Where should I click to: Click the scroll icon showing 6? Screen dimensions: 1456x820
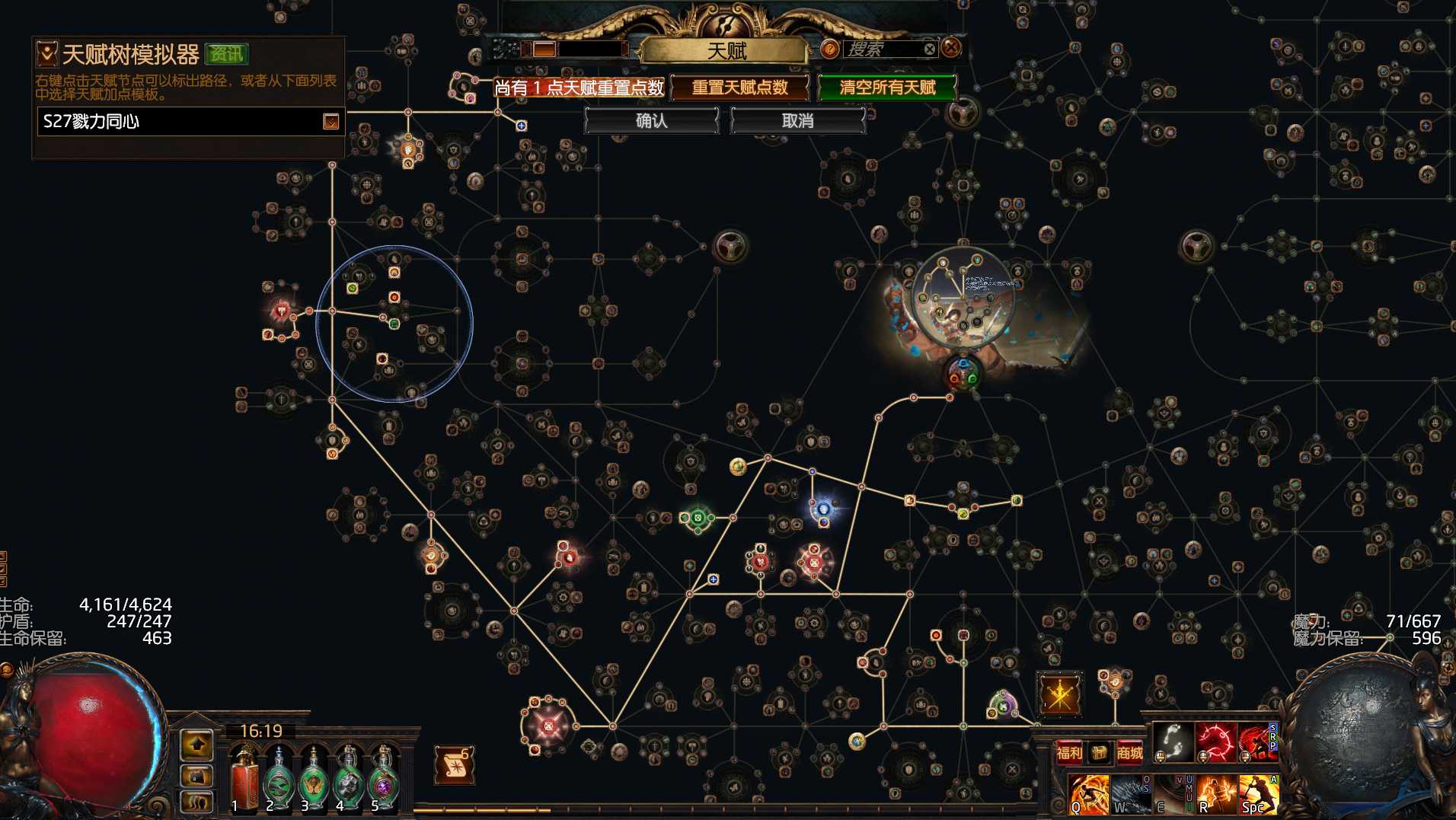pyautogui.click(x=455, y=765)
